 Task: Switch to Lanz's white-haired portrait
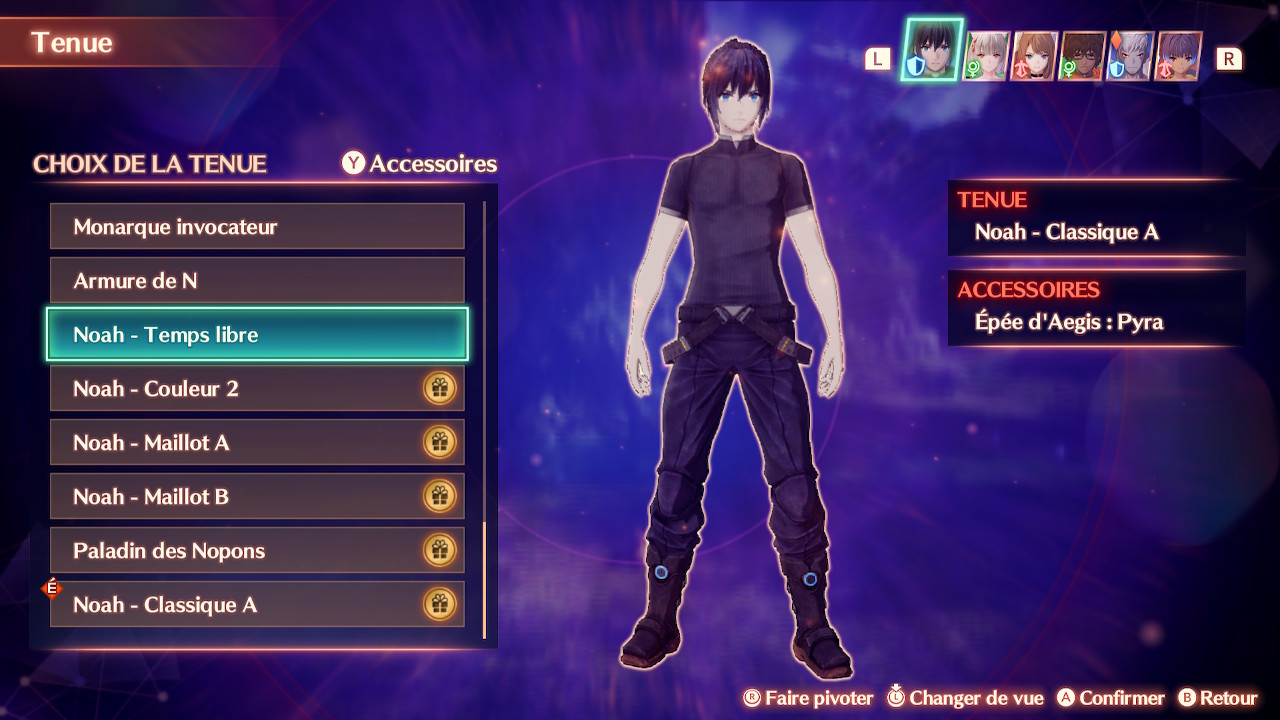tap(1131, 57)
